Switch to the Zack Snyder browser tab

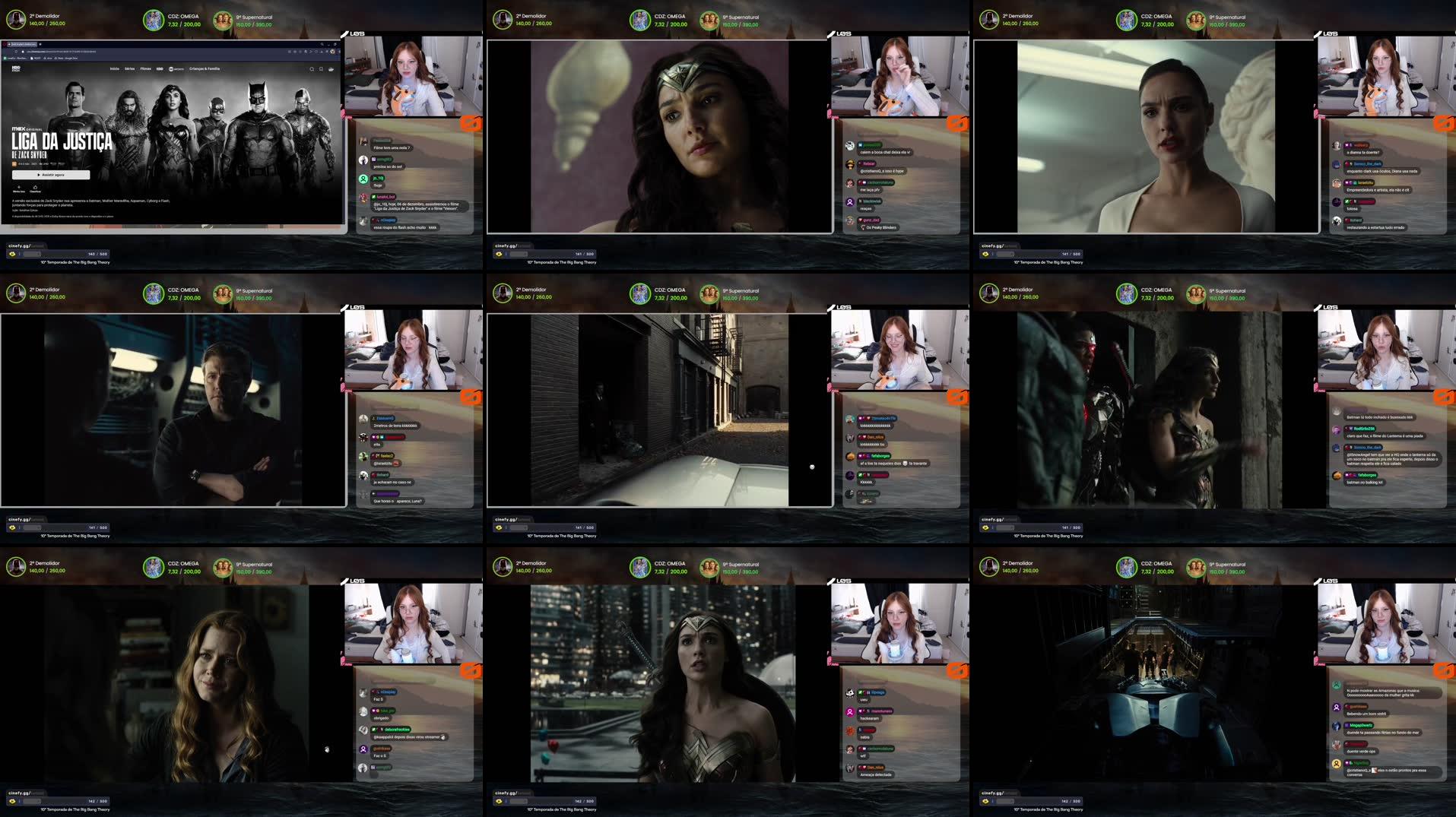(x=21, y=44)
